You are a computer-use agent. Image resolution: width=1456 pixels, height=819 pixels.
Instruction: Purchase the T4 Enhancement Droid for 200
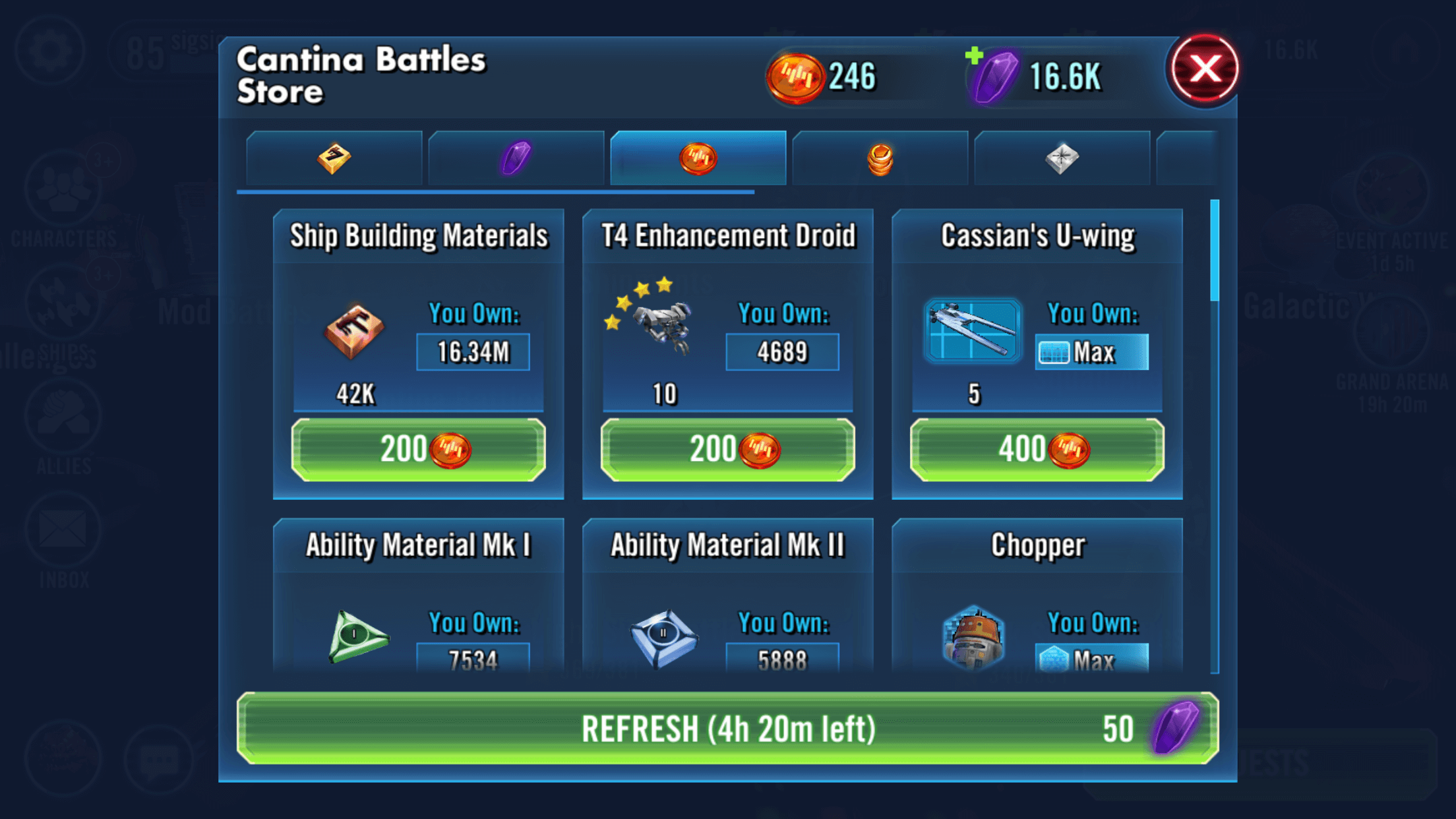(x=727, y=450)
